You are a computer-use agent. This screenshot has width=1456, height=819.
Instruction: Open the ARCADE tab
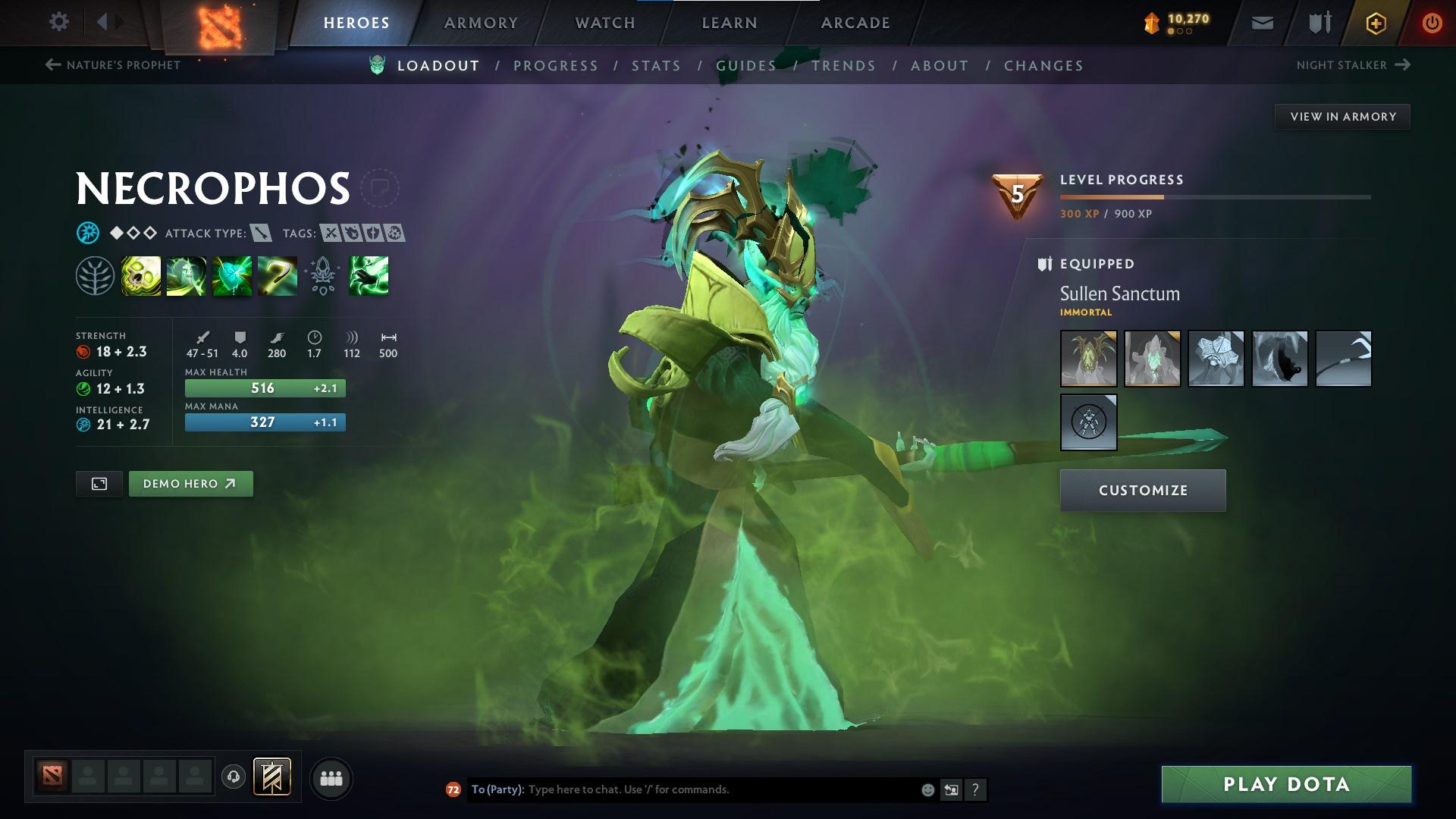tap(855, 22)
